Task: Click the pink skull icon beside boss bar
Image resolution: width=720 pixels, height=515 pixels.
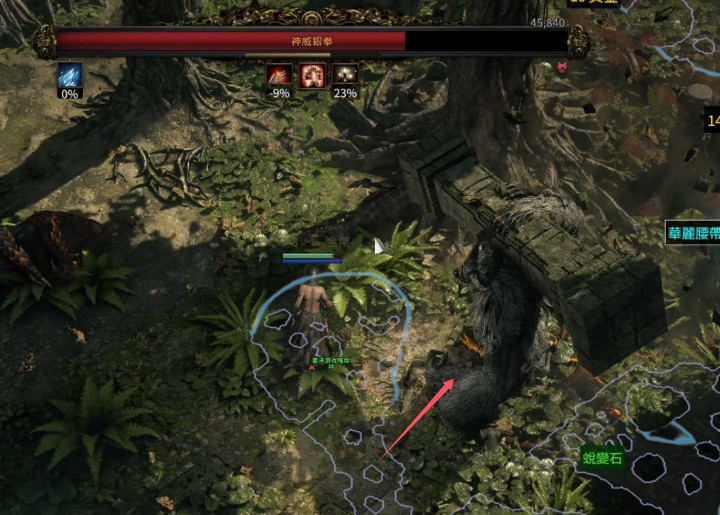Action: tap(563, 68)
